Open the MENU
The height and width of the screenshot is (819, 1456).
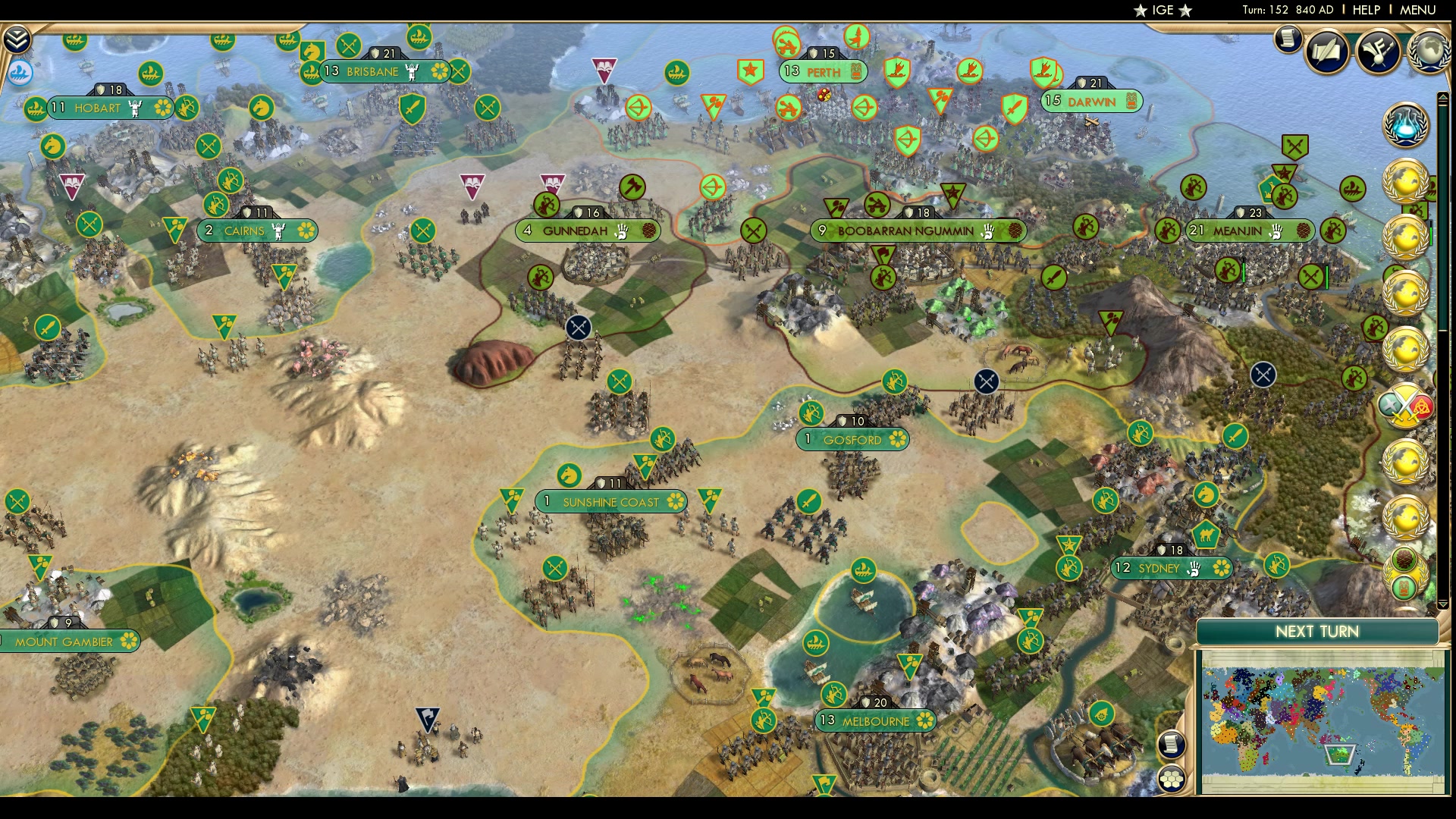coord(1418,11)
